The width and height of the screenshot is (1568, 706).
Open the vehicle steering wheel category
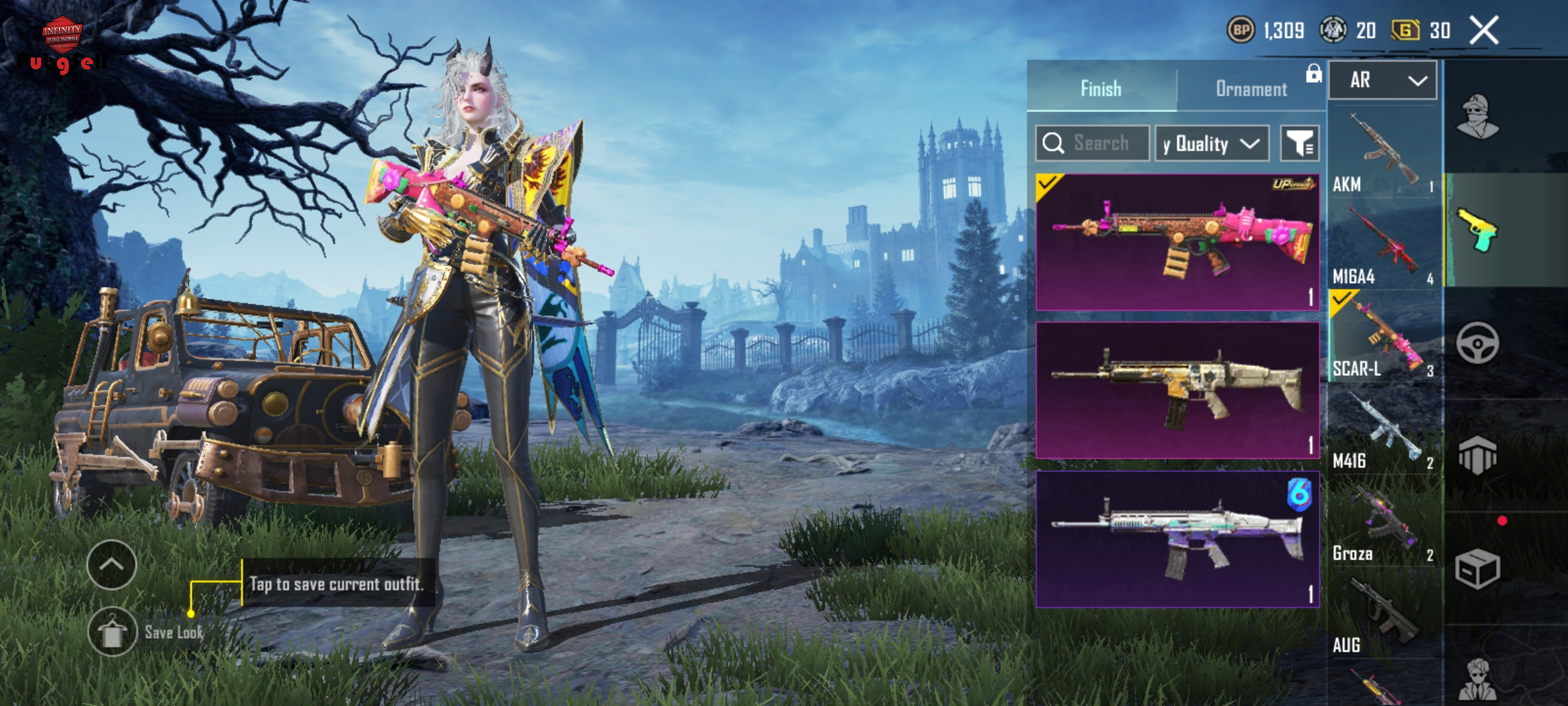[x=1478, y=343]
